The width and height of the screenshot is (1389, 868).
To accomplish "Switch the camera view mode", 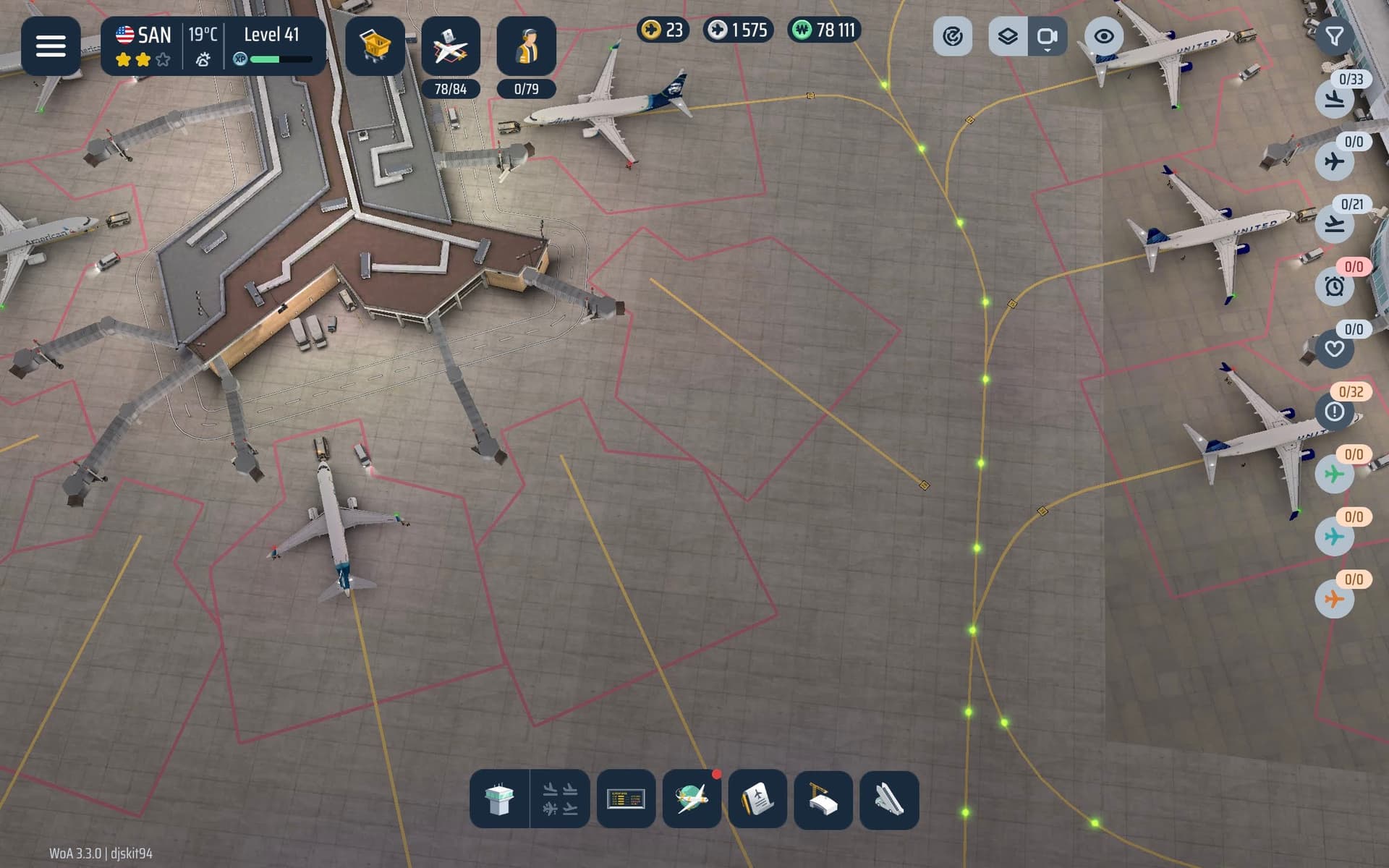I will [1047, 36].
